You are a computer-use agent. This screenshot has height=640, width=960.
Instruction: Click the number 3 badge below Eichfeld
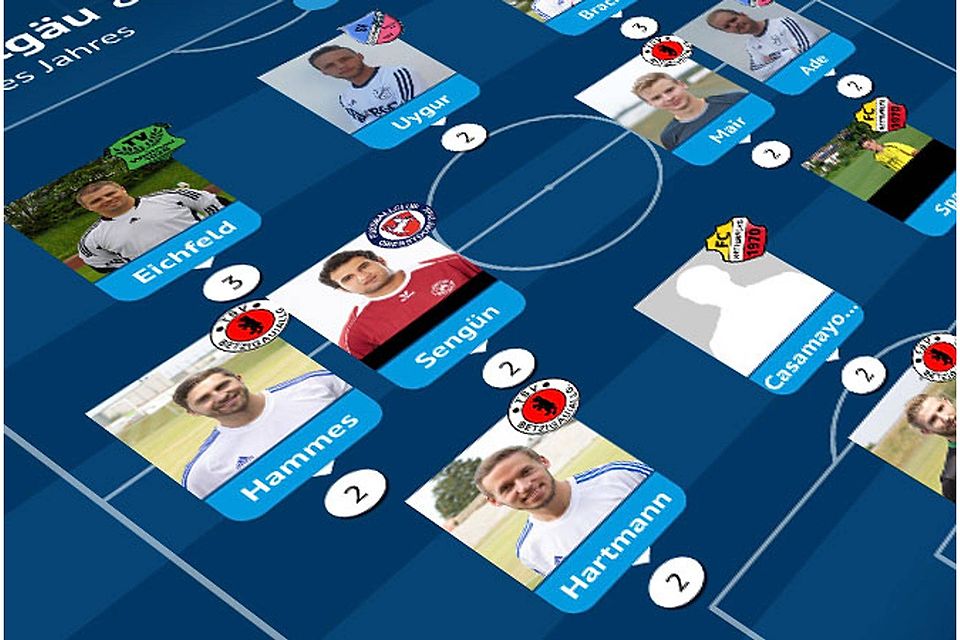(x=231, y=283)
